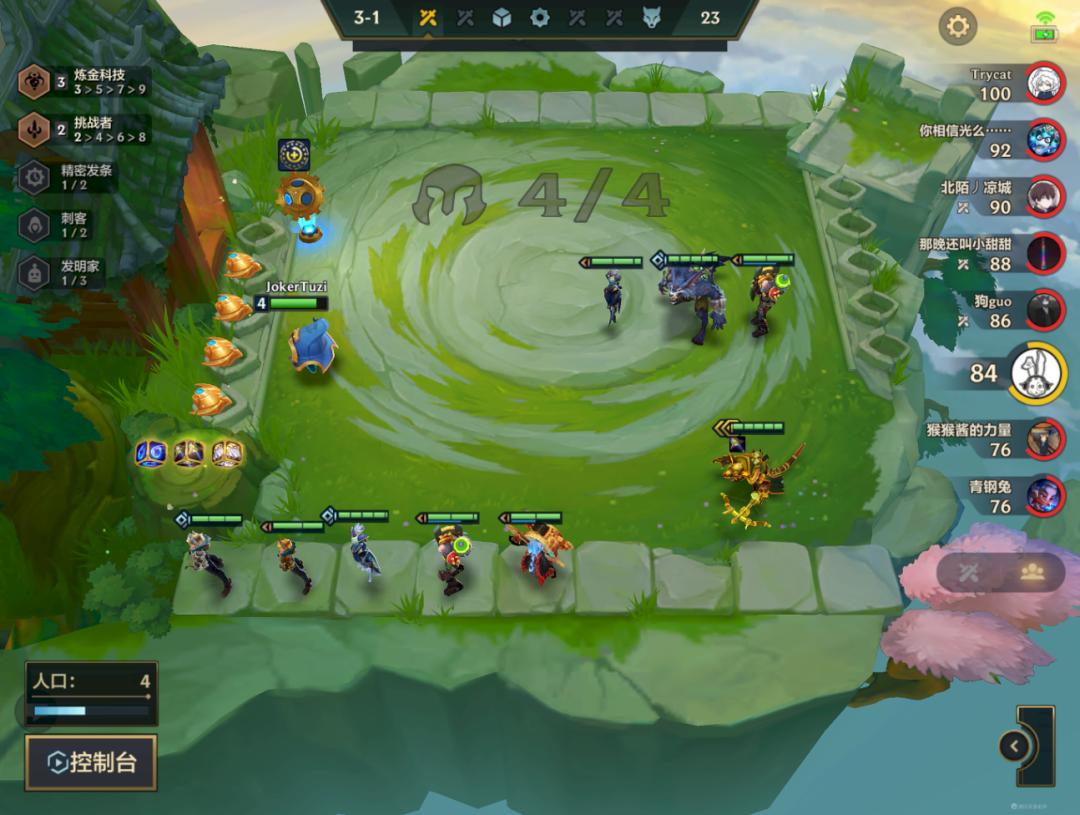Spectate player 狗guo

pos(1045,310)
